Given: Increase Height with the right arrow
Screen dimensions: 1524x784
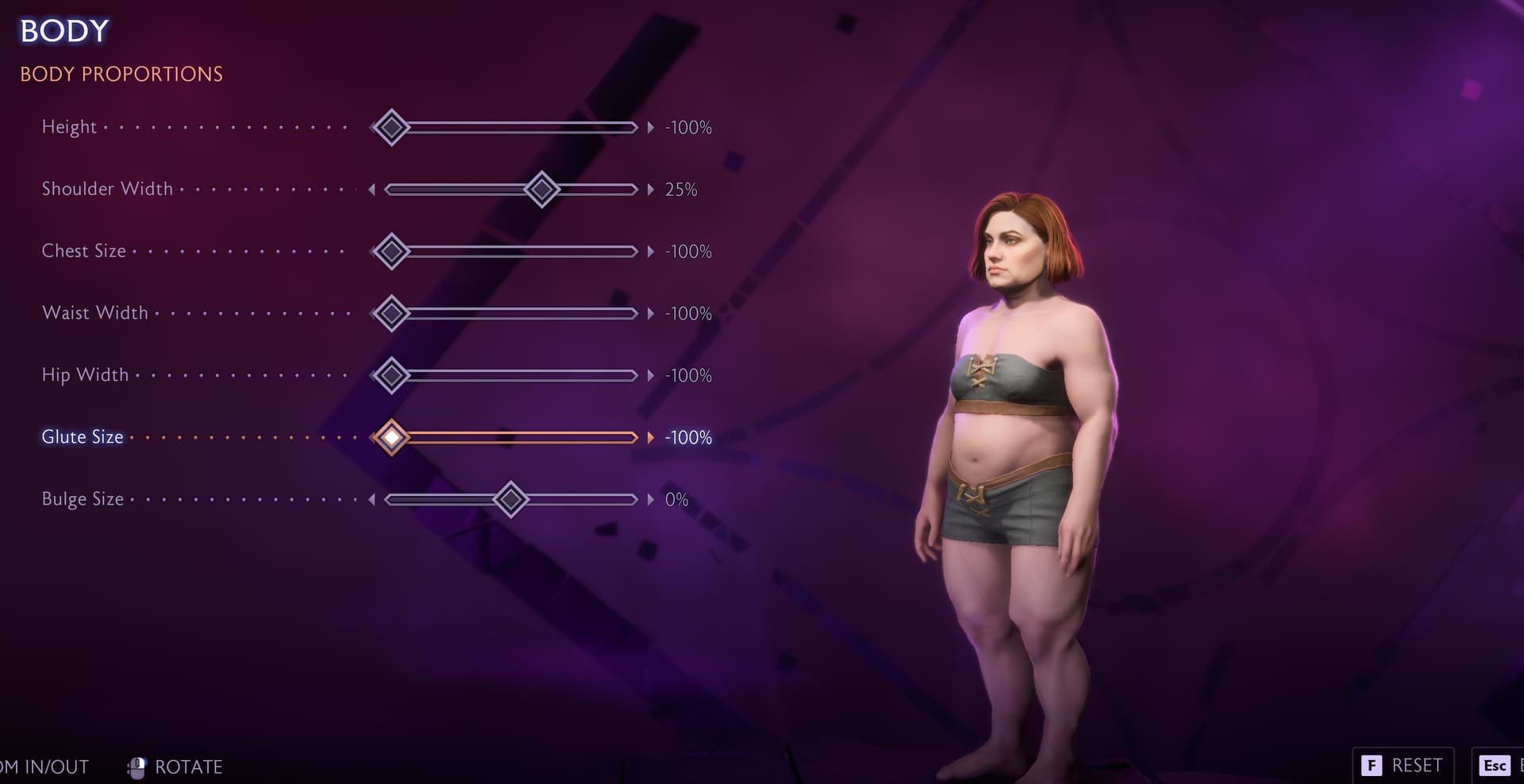Looking at the screenshot, I should click(651, 127).
